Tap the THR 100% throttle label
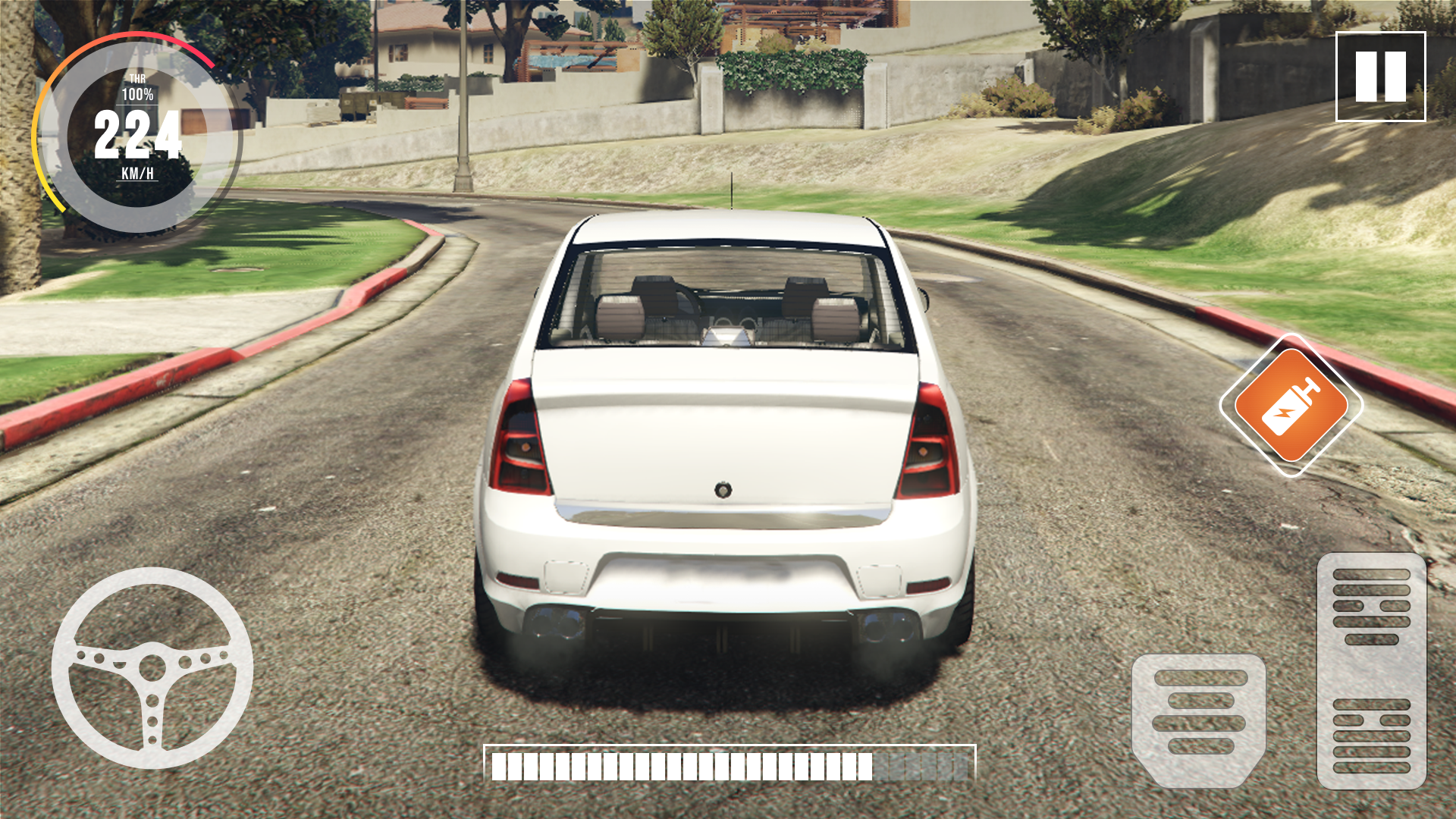The image size is (1456, 819). 136,86
